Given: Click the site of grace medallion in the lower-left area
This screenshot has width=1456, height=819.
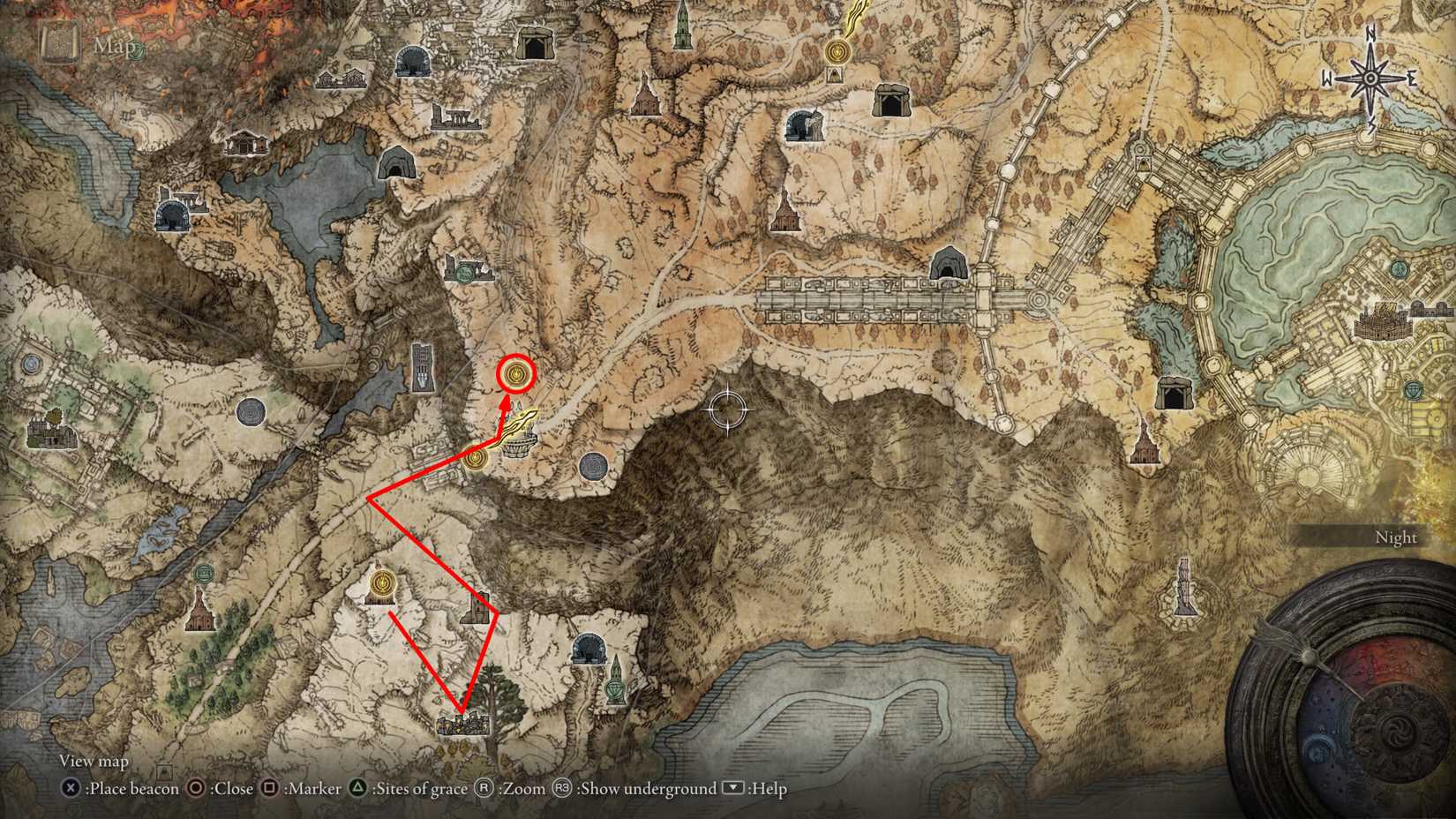Looking at the screenshot, I should pos(381,582).
